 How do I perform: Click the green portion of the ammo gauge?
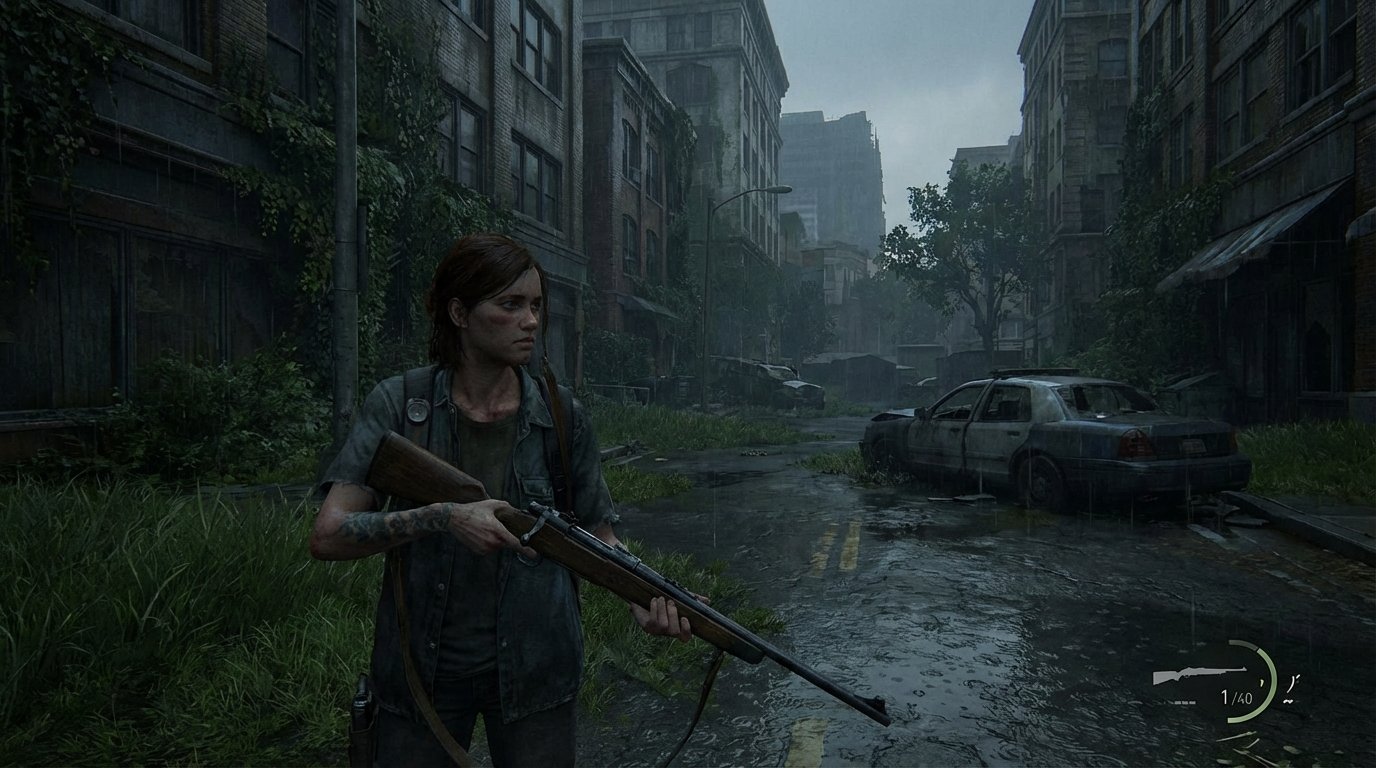point(1272,690)
